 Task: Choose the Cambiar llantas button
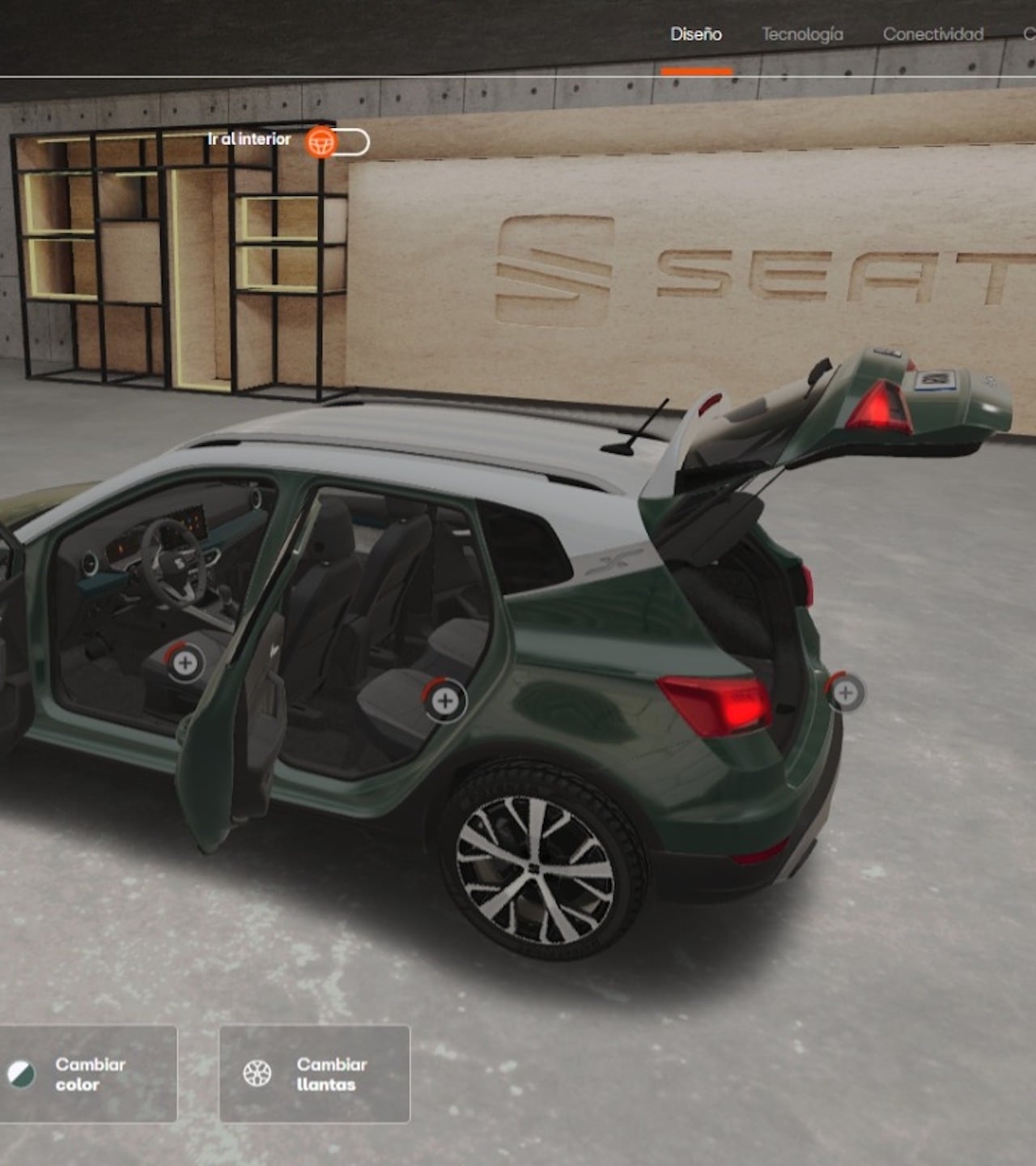pos(314,1075)
